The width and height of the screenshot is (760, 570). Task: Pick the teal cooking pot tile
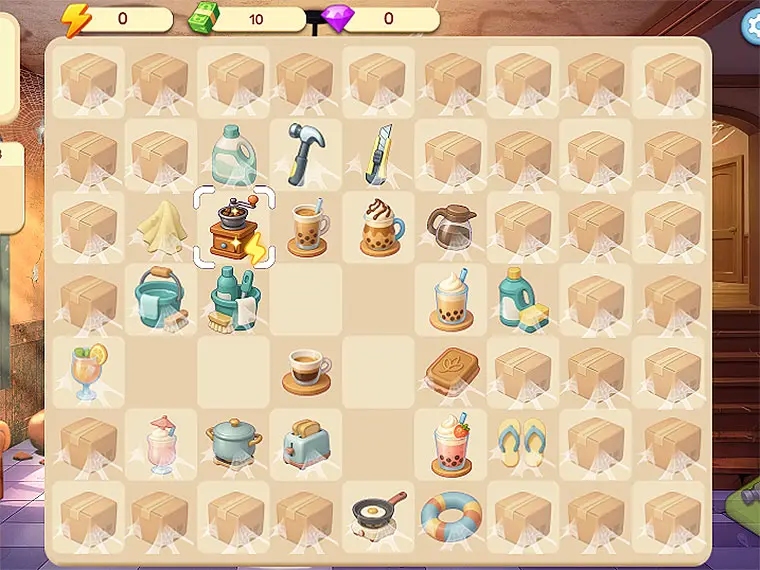click(233, 442)
